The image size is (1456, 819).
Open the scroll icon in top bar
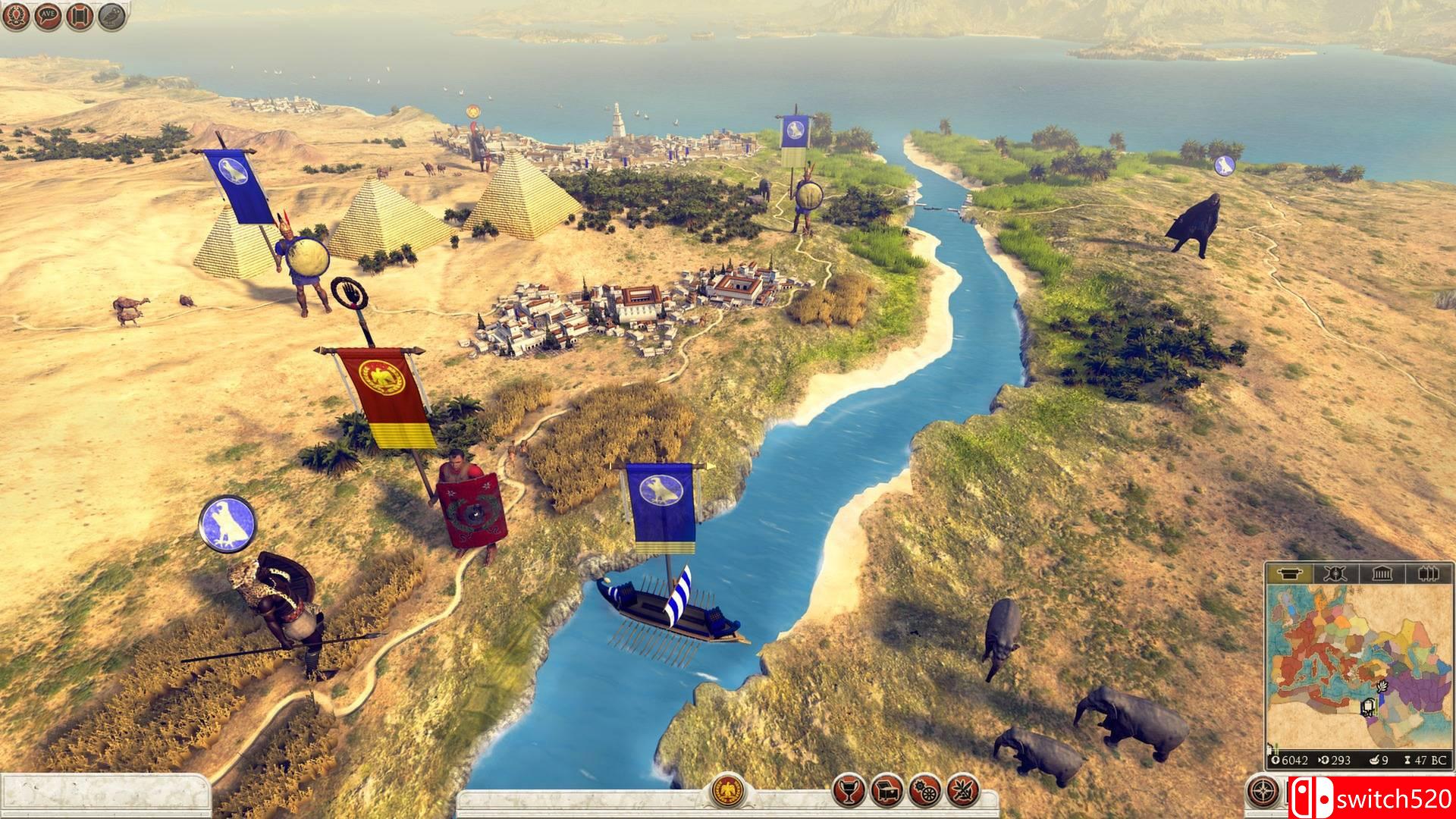pyautogui.click(x=80, y=15)
